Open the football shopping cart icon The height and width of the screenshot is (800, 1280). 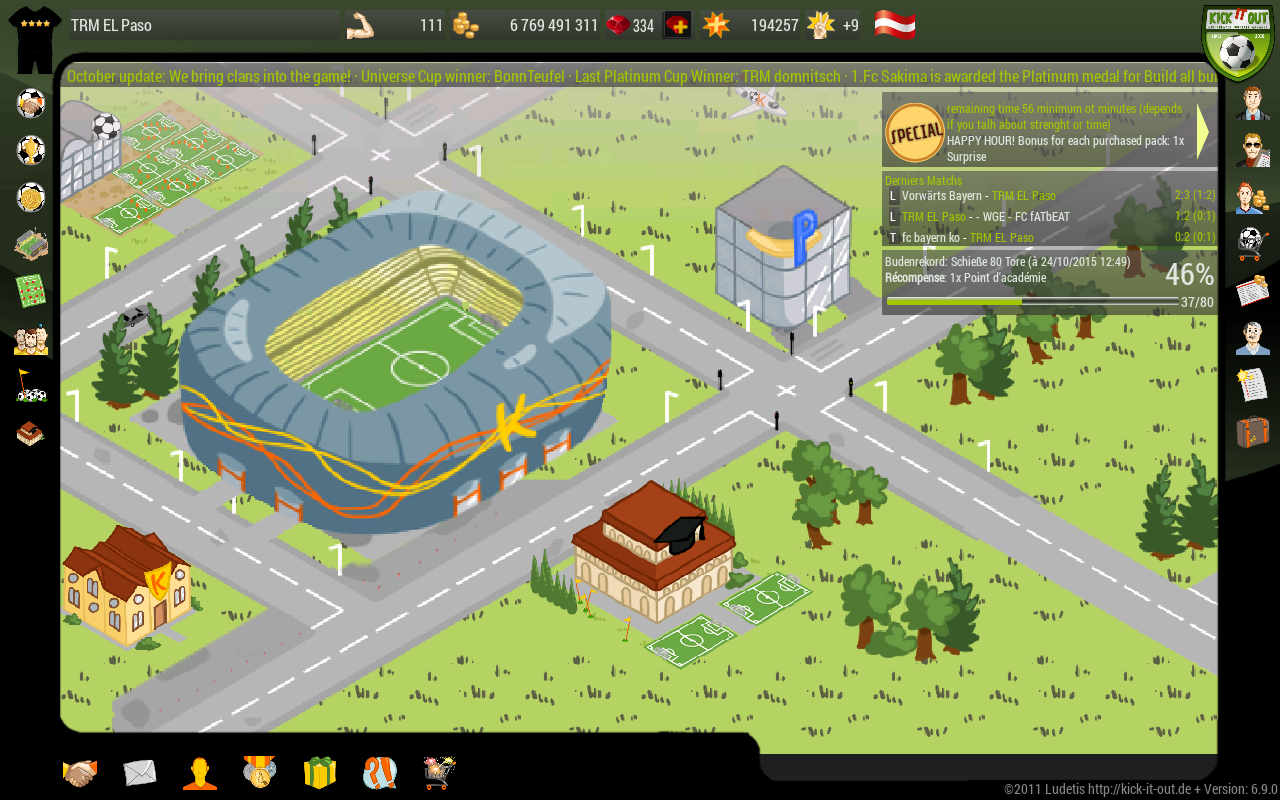click(1252, 244)
